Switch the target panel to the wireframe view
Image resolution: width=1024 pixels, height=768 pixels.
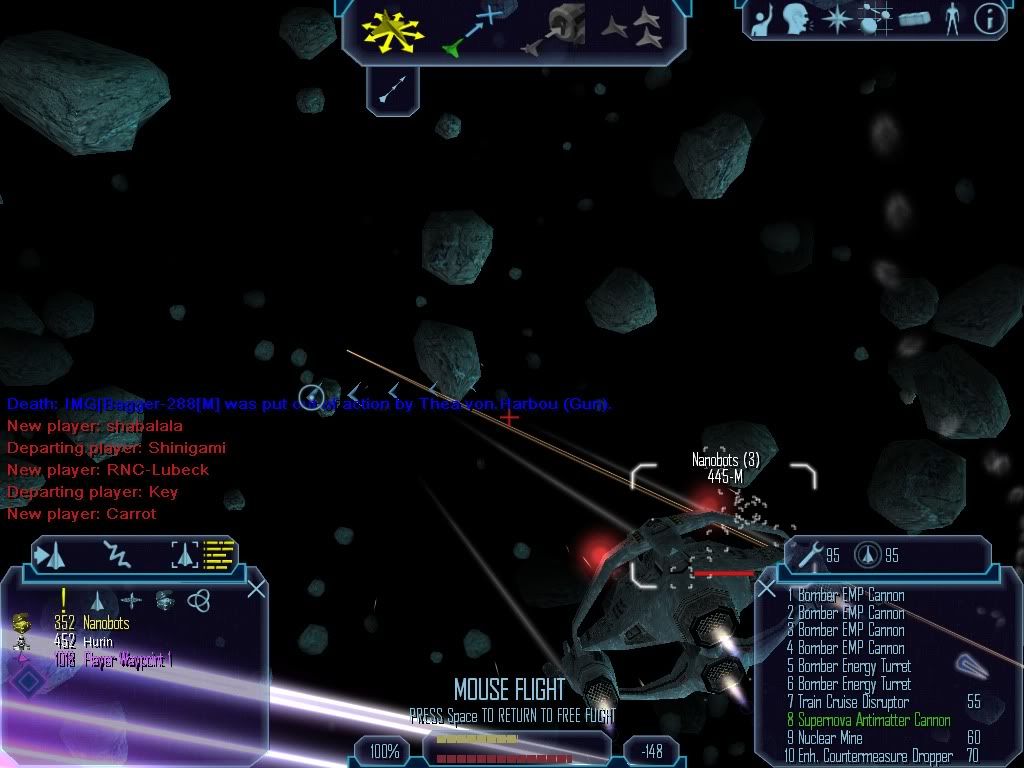(x=186, y=554)
